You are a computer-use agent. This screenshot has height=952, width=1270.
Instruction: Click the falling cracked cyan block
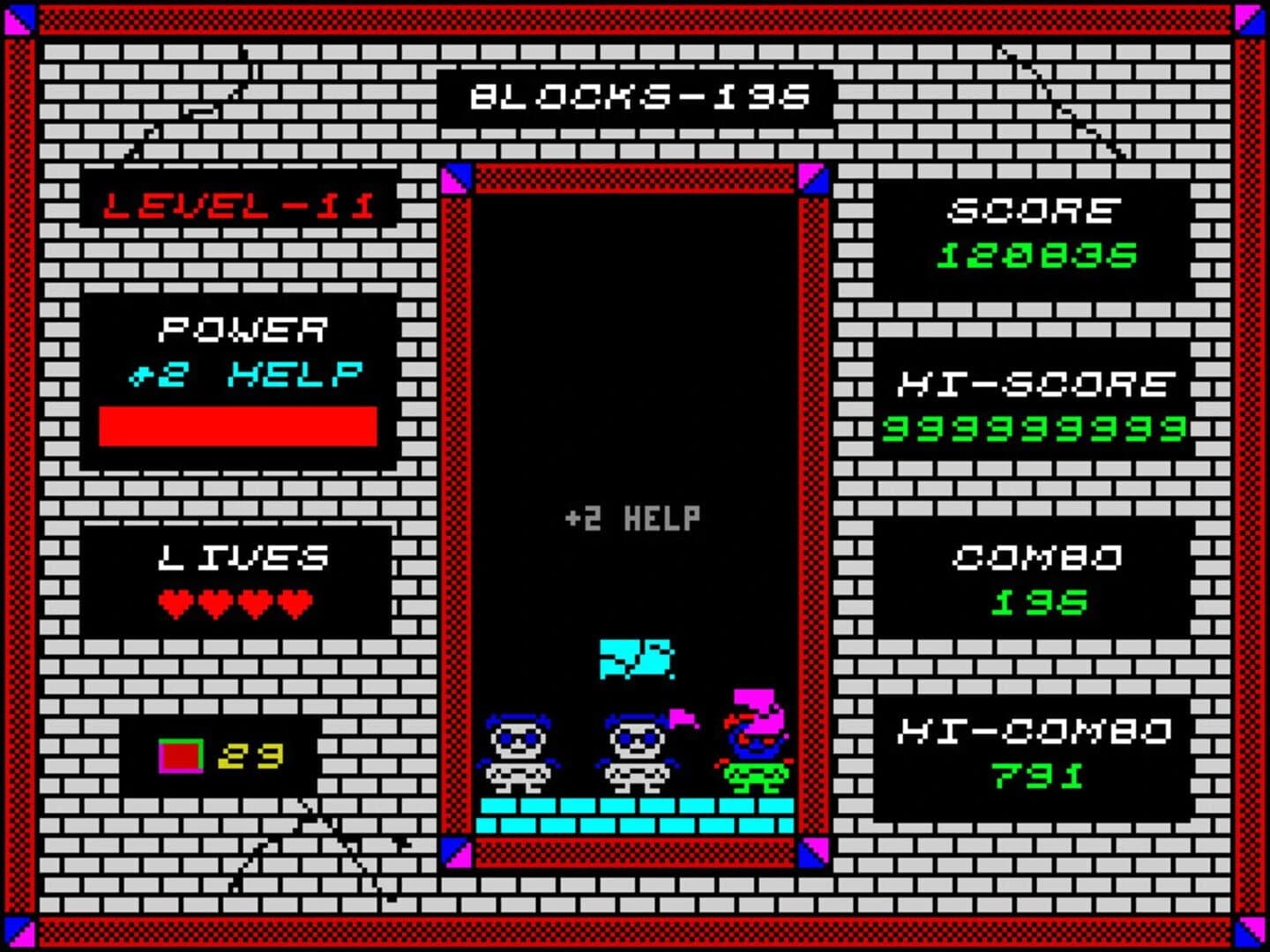(x=637, y=660)
